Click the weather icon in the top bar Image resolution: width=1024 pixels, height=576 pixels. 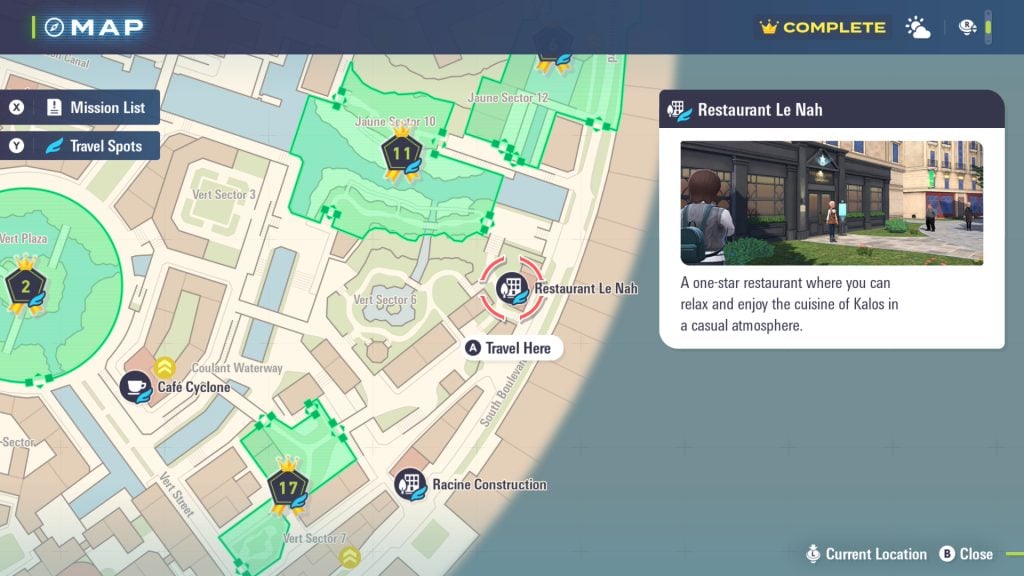pos(918,28)
